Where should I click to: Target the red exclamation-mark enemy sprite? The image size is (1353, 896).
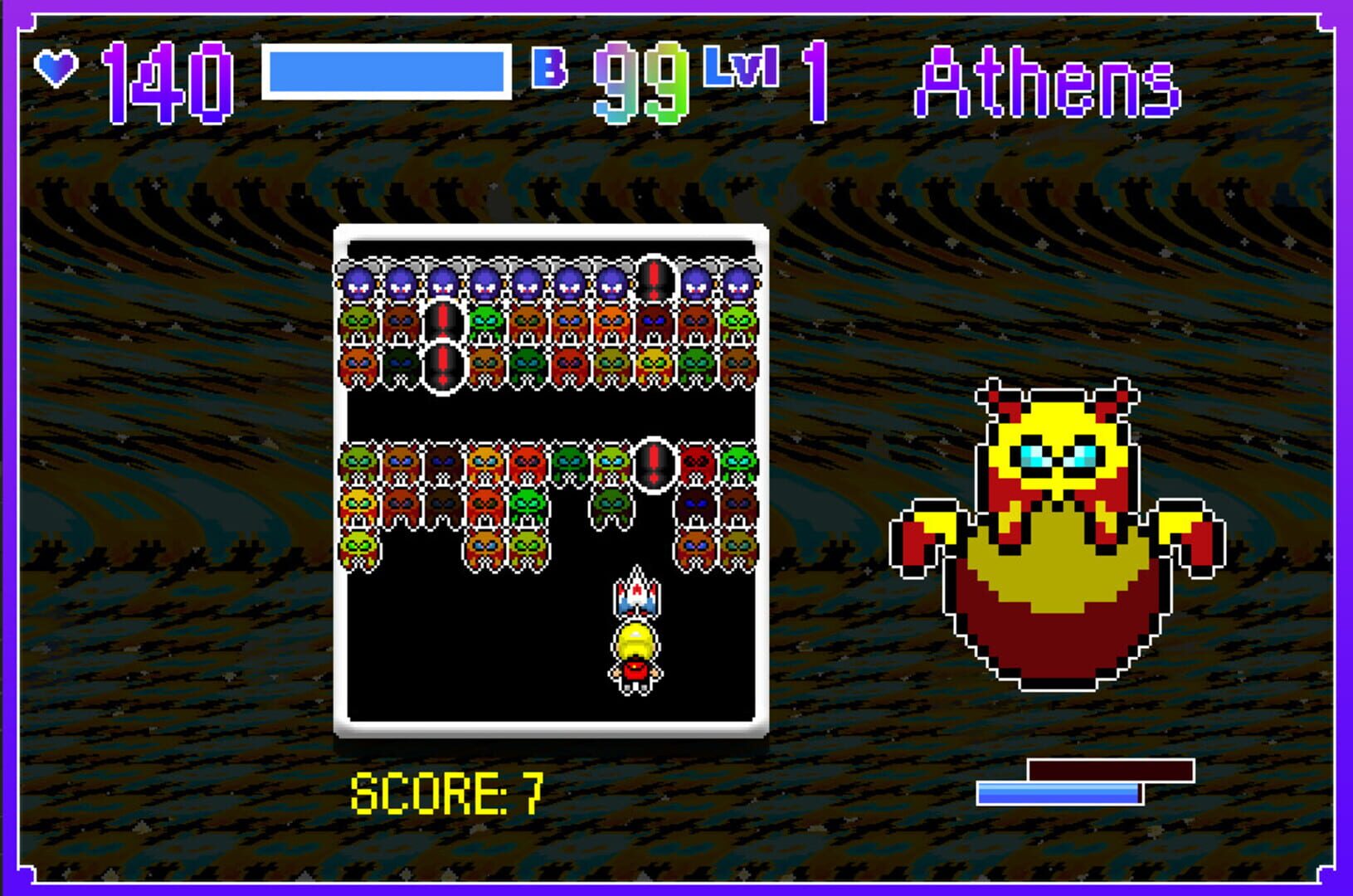655,280
